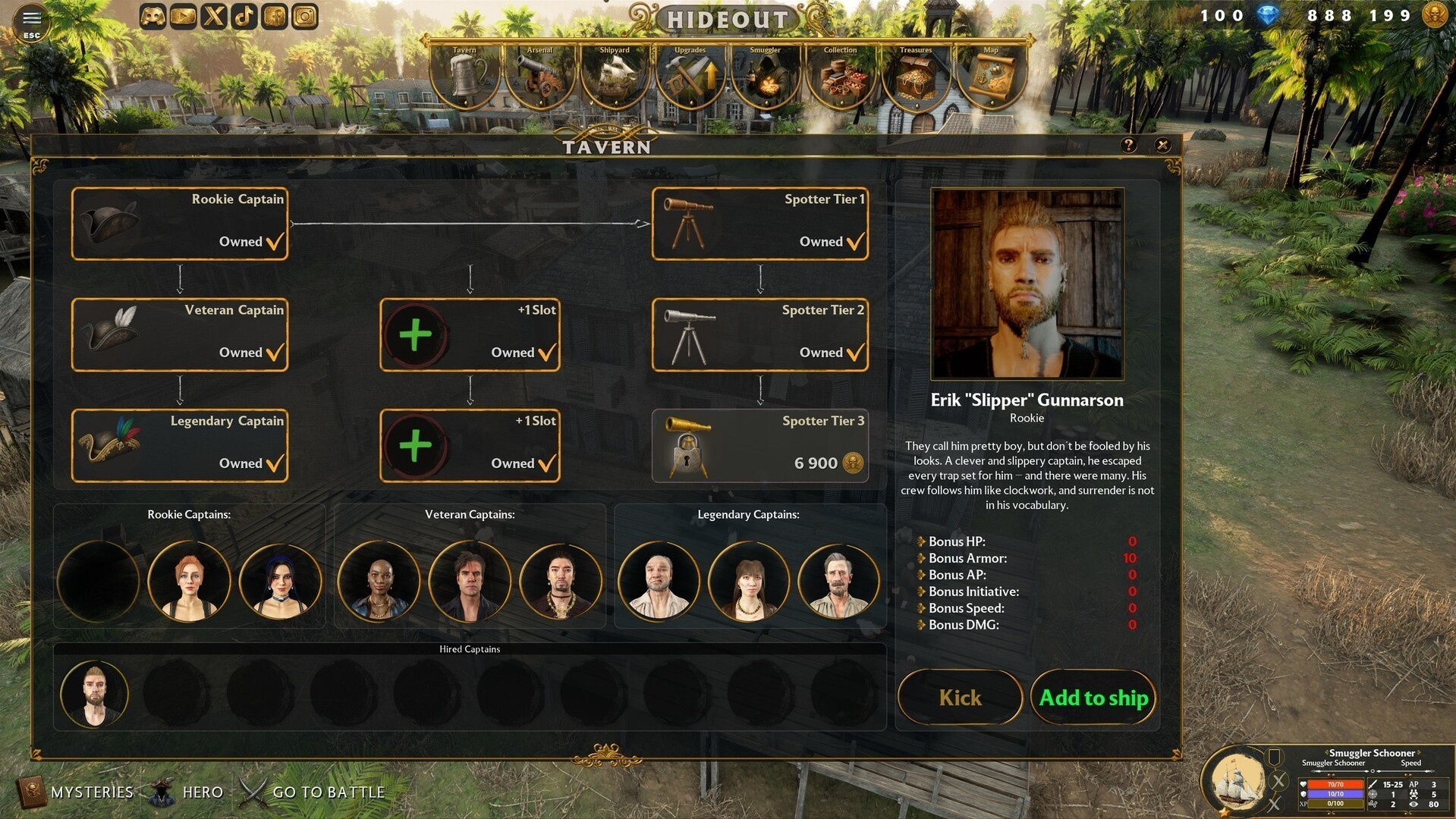Open the Mysteries book
The width and height of the screenshot is (1456, 819).
[x=76, y=792]
